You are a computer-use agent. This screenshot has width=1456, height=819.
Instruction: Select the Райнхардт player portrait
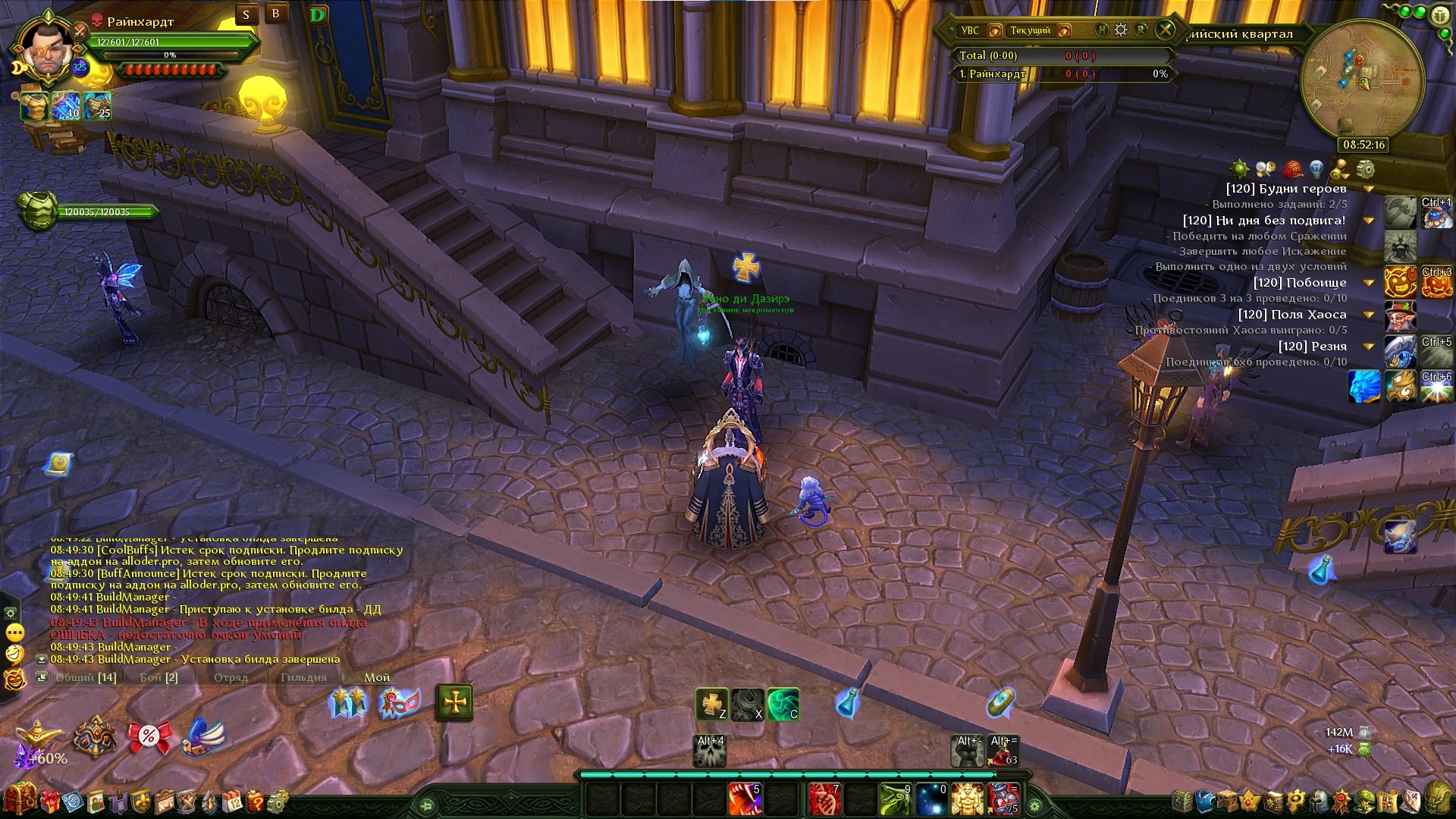pos(47,52)
